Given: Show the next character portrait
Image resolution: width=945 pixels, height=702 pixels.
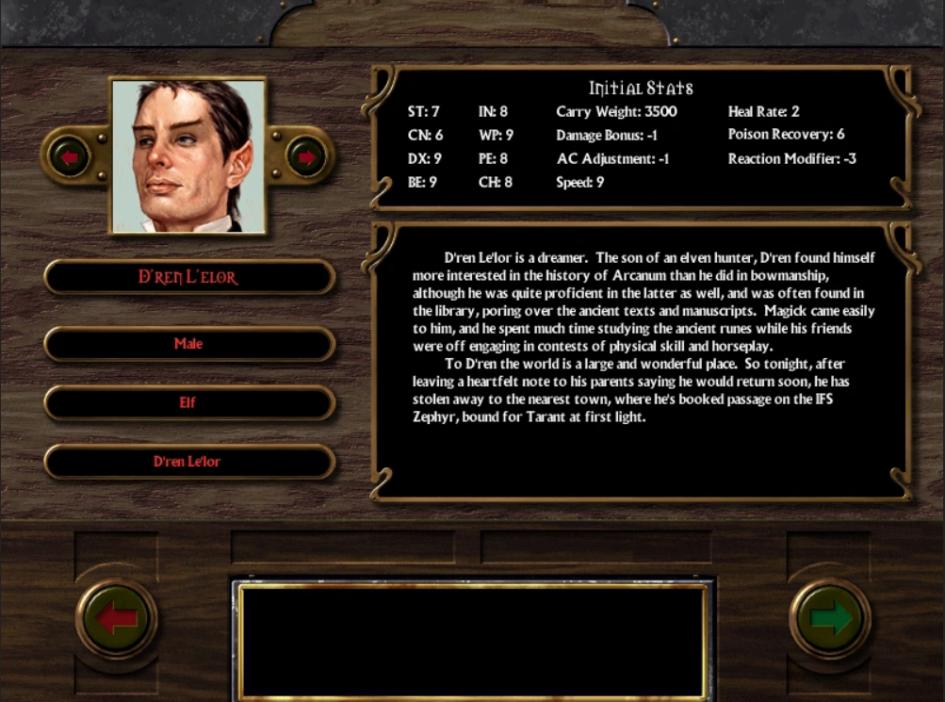Looking at the screenshot, I should click(306, 157).
